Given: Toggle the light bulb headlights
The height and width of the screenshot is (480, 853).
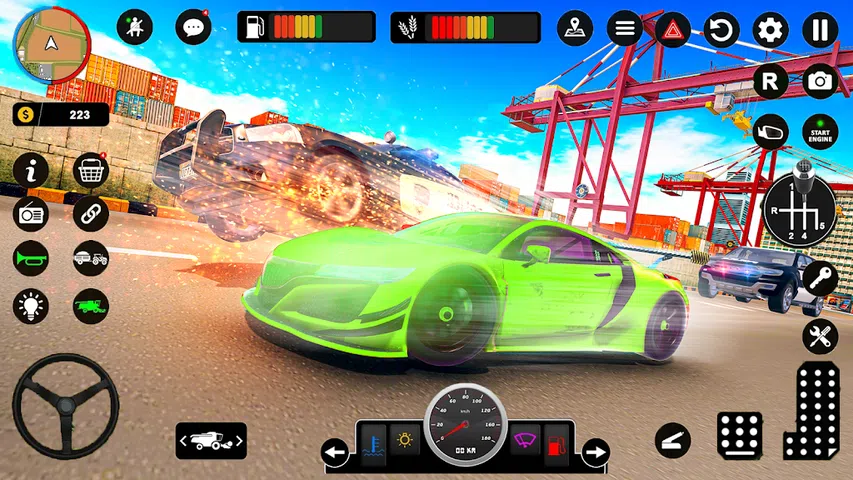Looking at the screenshot, I should click(31, 305).
